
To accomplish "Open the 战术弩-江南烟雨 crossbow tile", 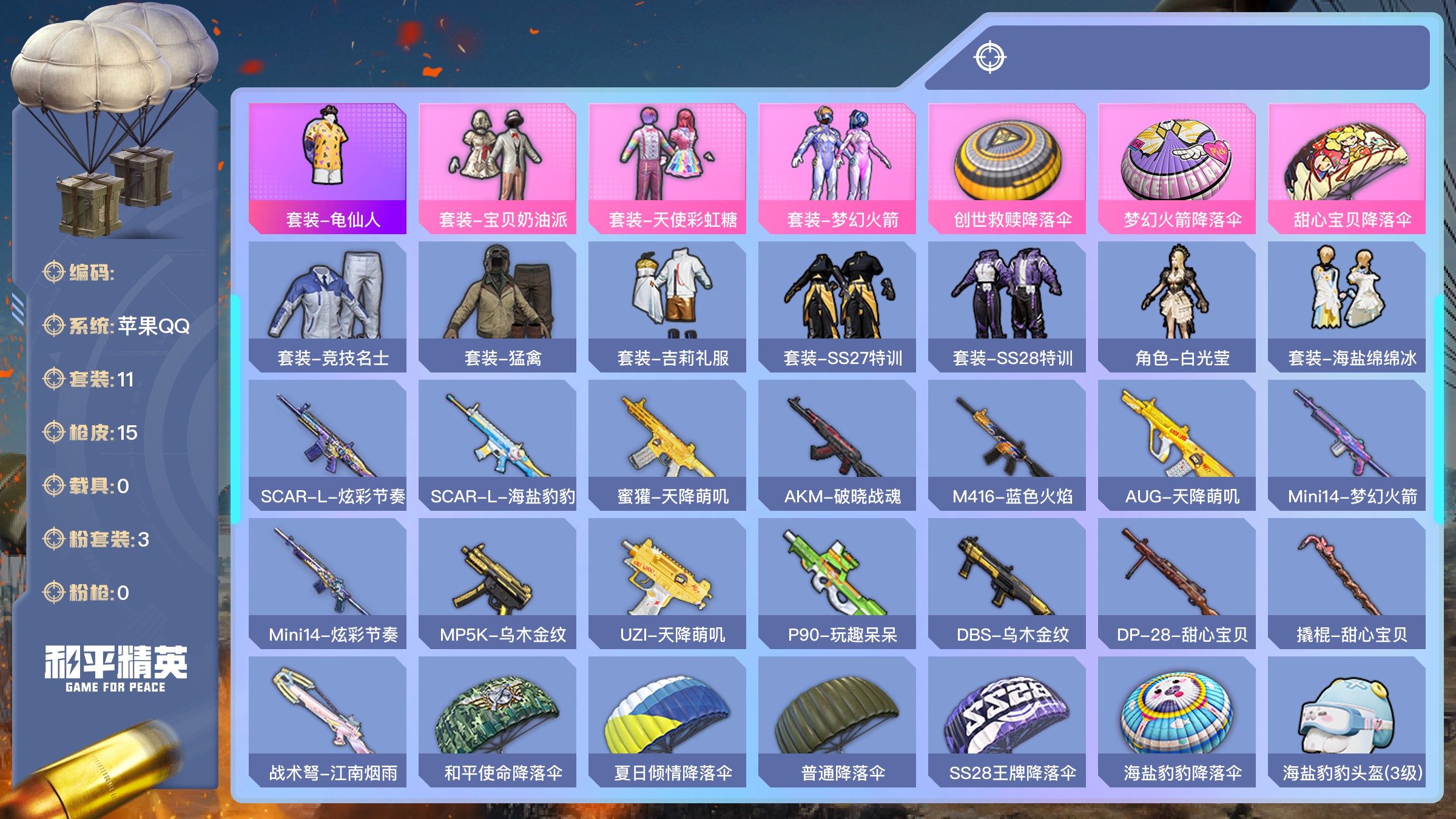I will point(328,722).
